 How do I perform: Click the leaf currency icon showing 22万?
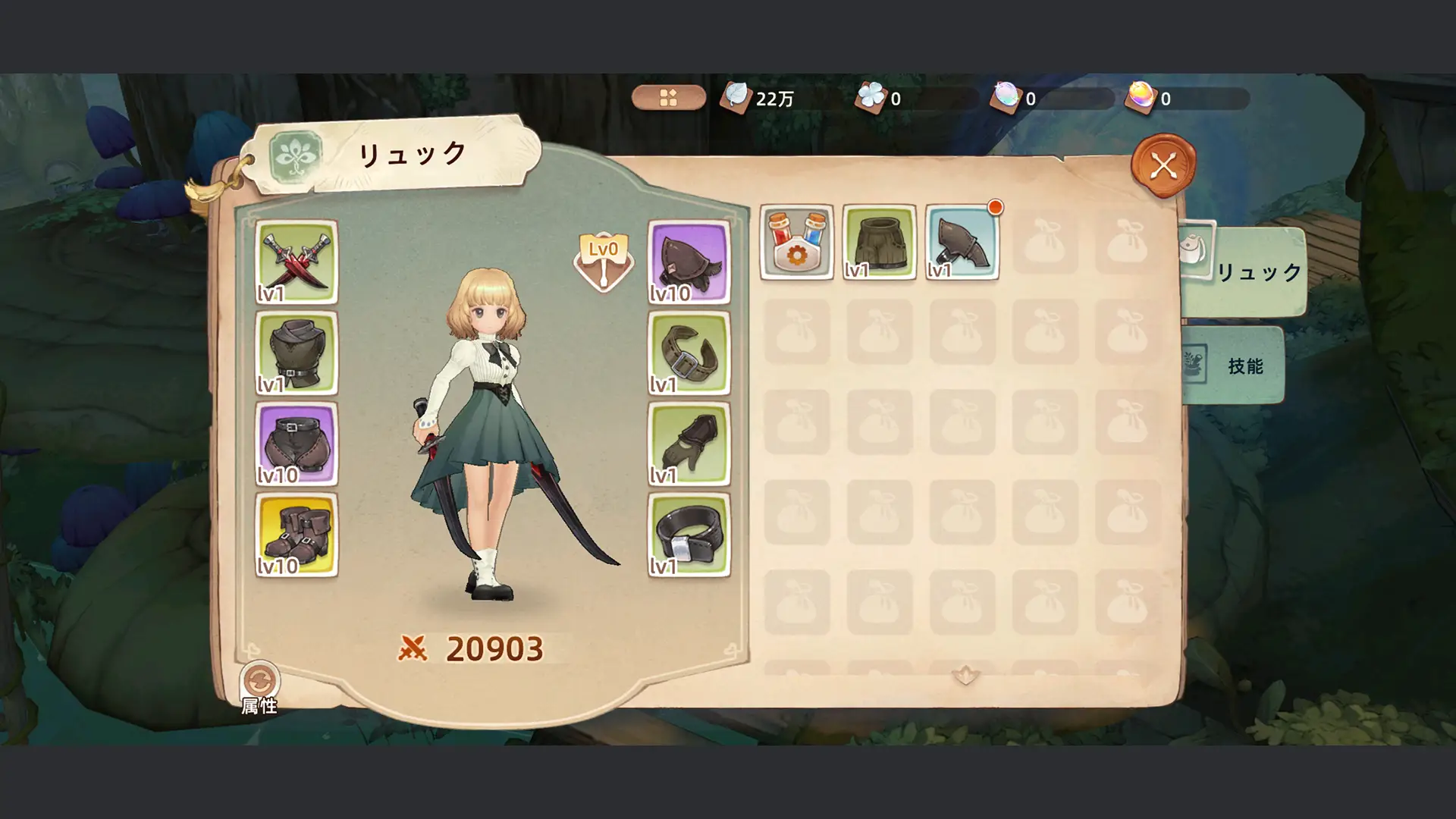point(737,95)
